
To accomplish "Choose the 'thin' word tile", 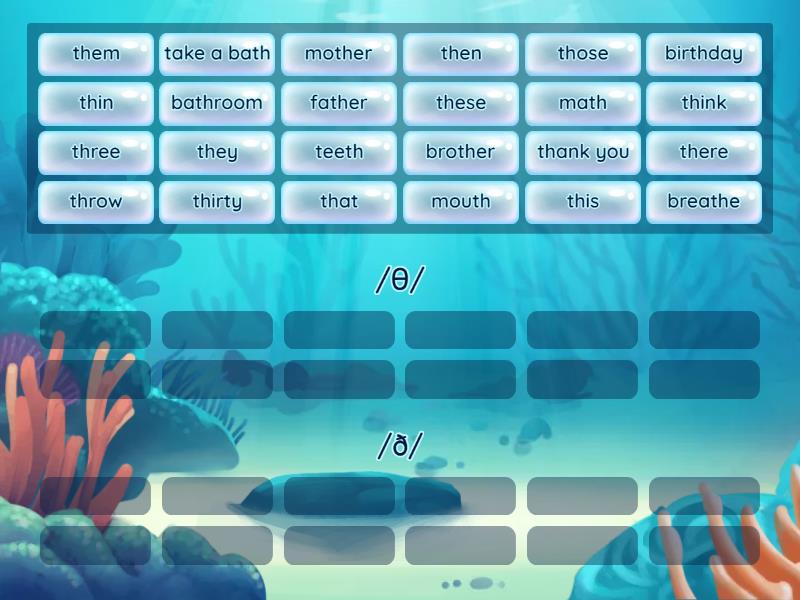I will [x=96, y=103].
